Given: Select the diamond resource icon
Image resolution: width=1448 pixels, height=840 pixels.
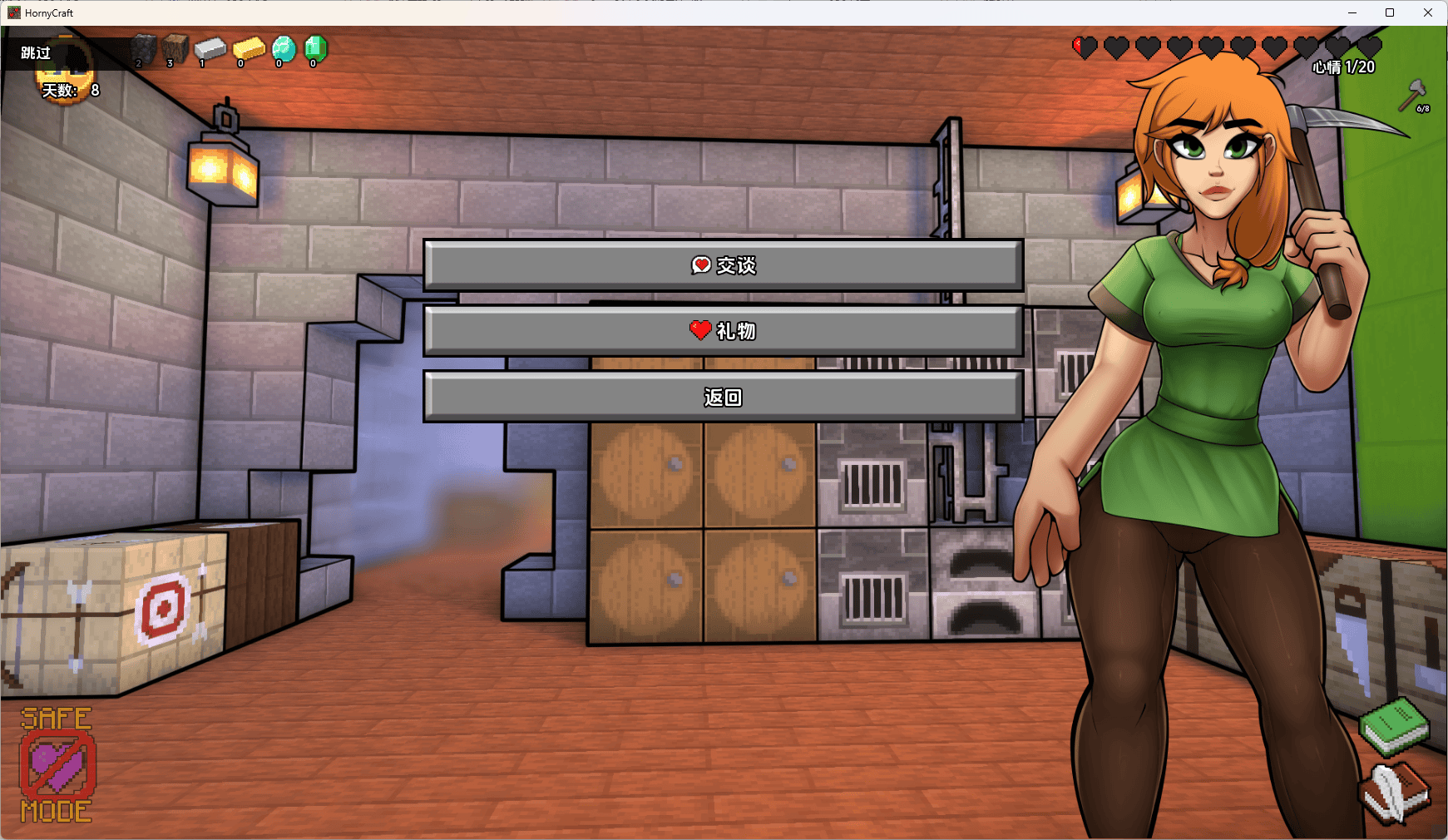Looking at the screenshot, I should pos(283,49).
